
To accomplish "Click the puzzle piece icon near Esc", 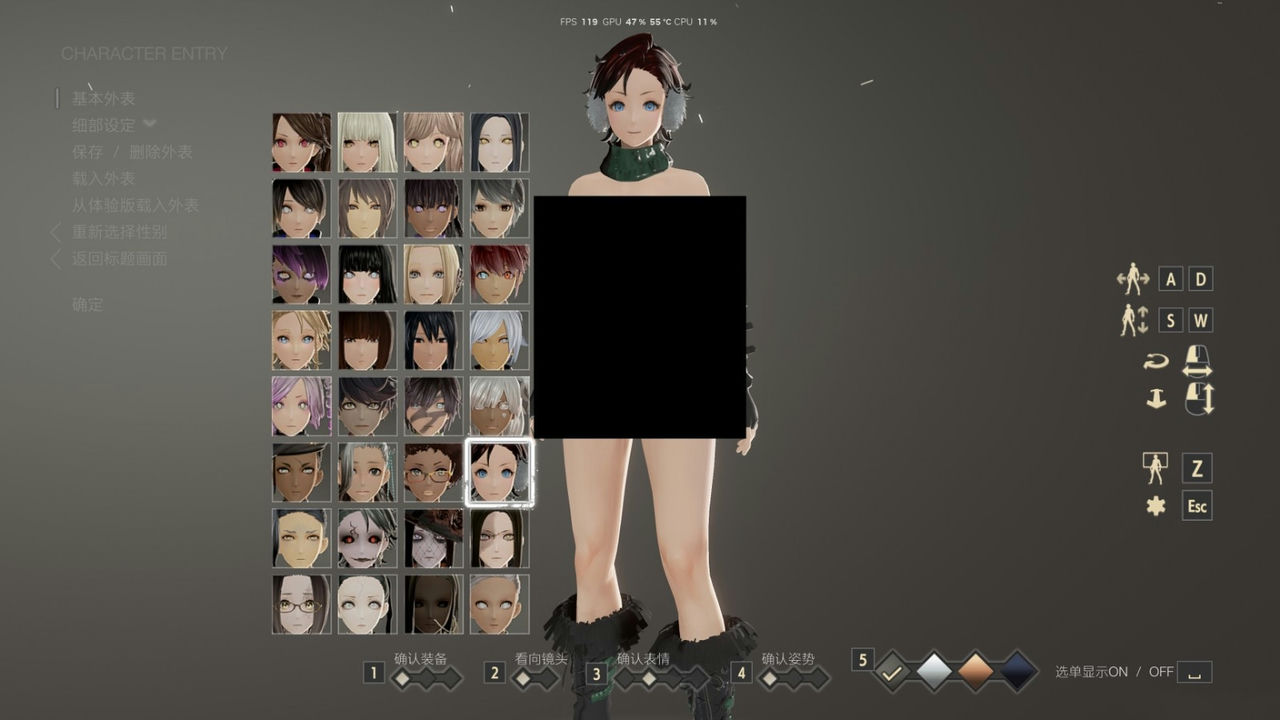I will (x=1158, y=506).
